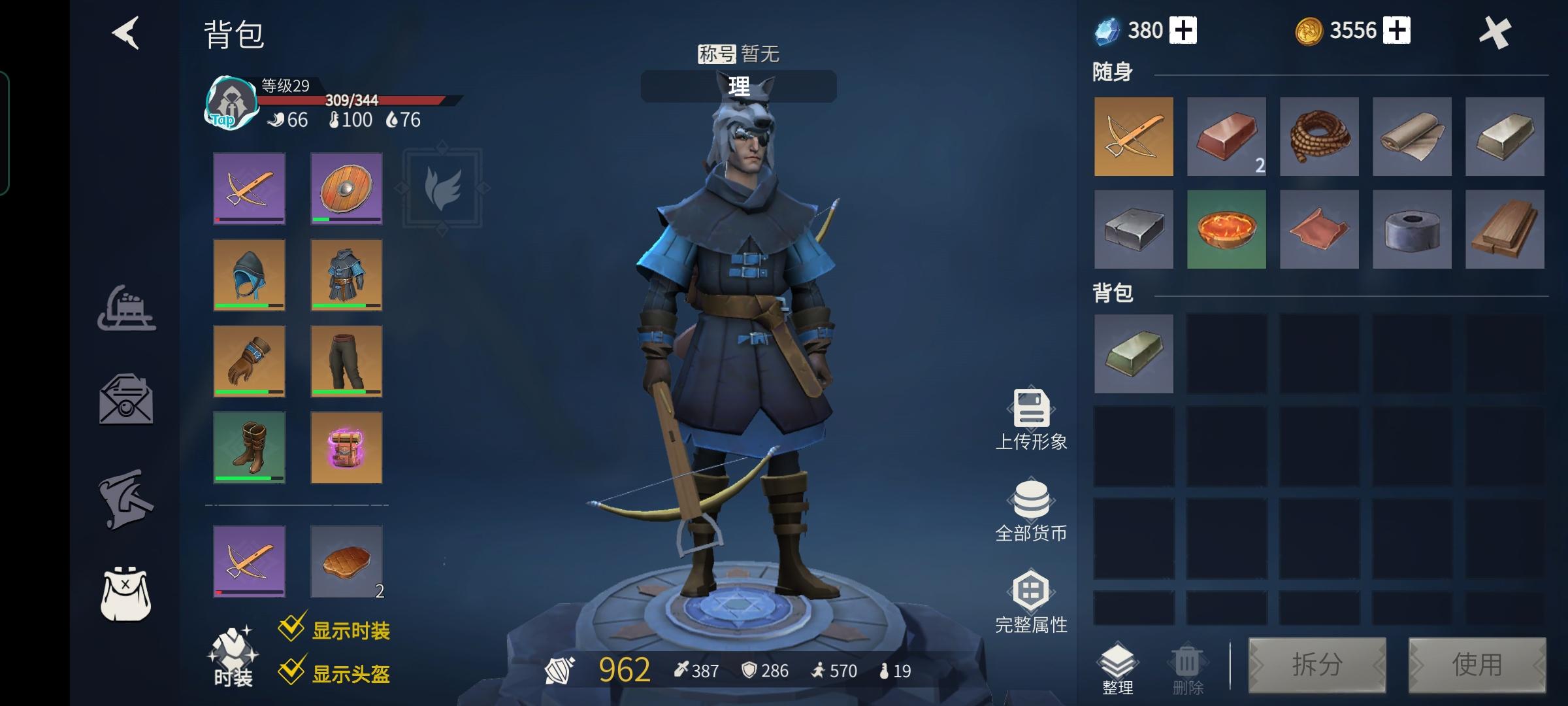
Task: Select the silver ingot in the 背包 grid
Action: pos(1133,354)
